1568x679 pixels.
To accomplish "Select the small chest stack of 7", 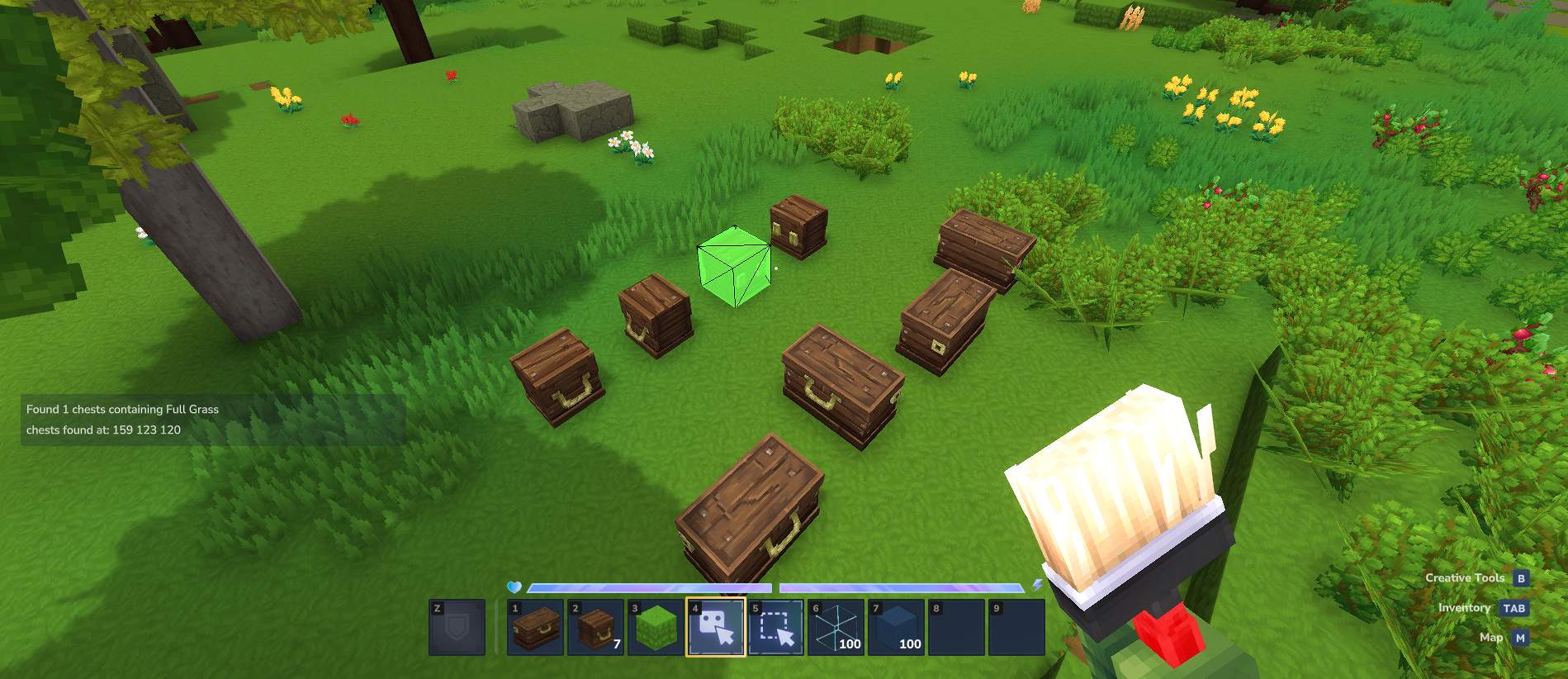I will pyautogui.click(x=595, y=628).
